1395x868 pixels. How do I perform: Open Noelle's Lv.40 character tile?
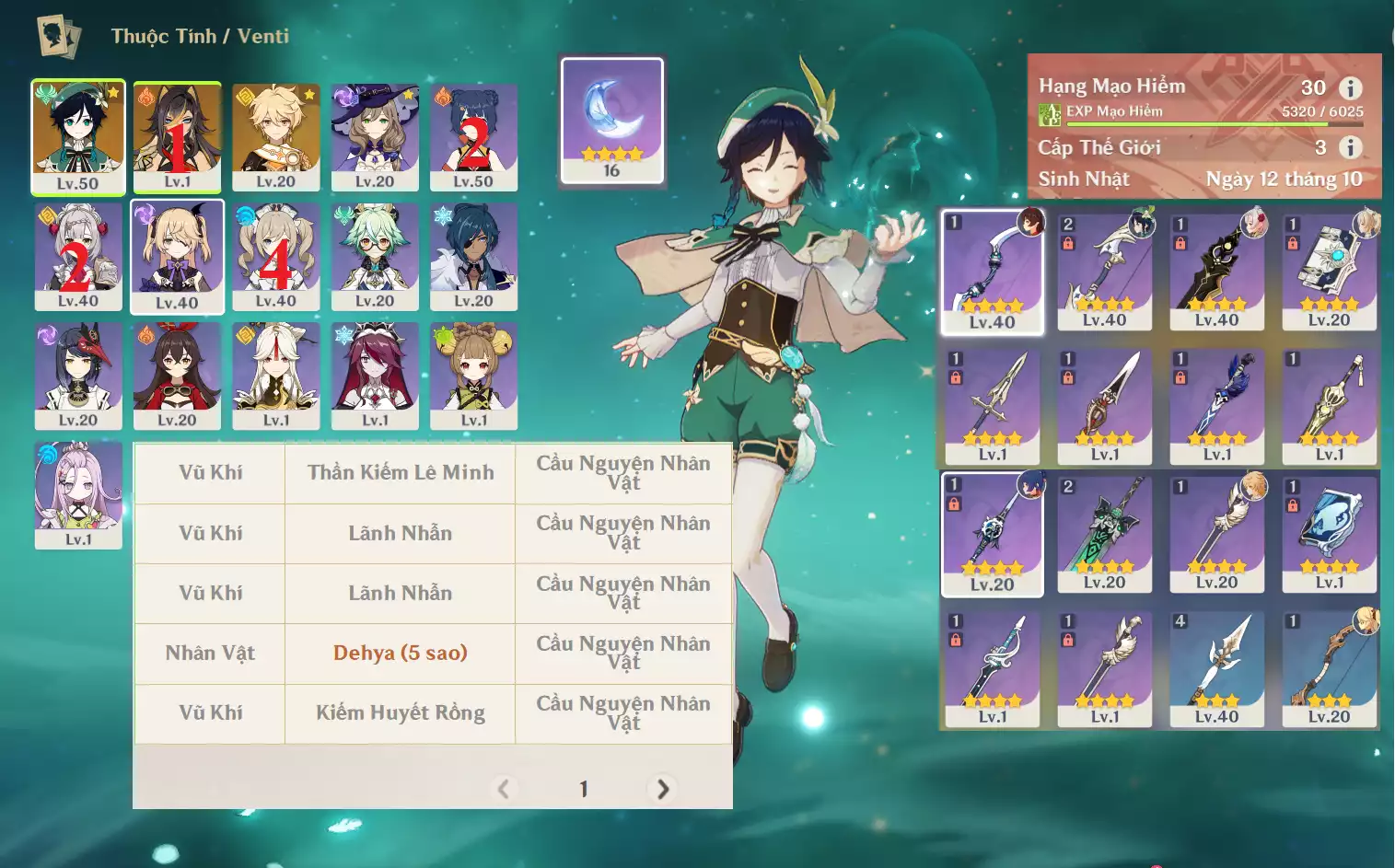coord(78,256)
